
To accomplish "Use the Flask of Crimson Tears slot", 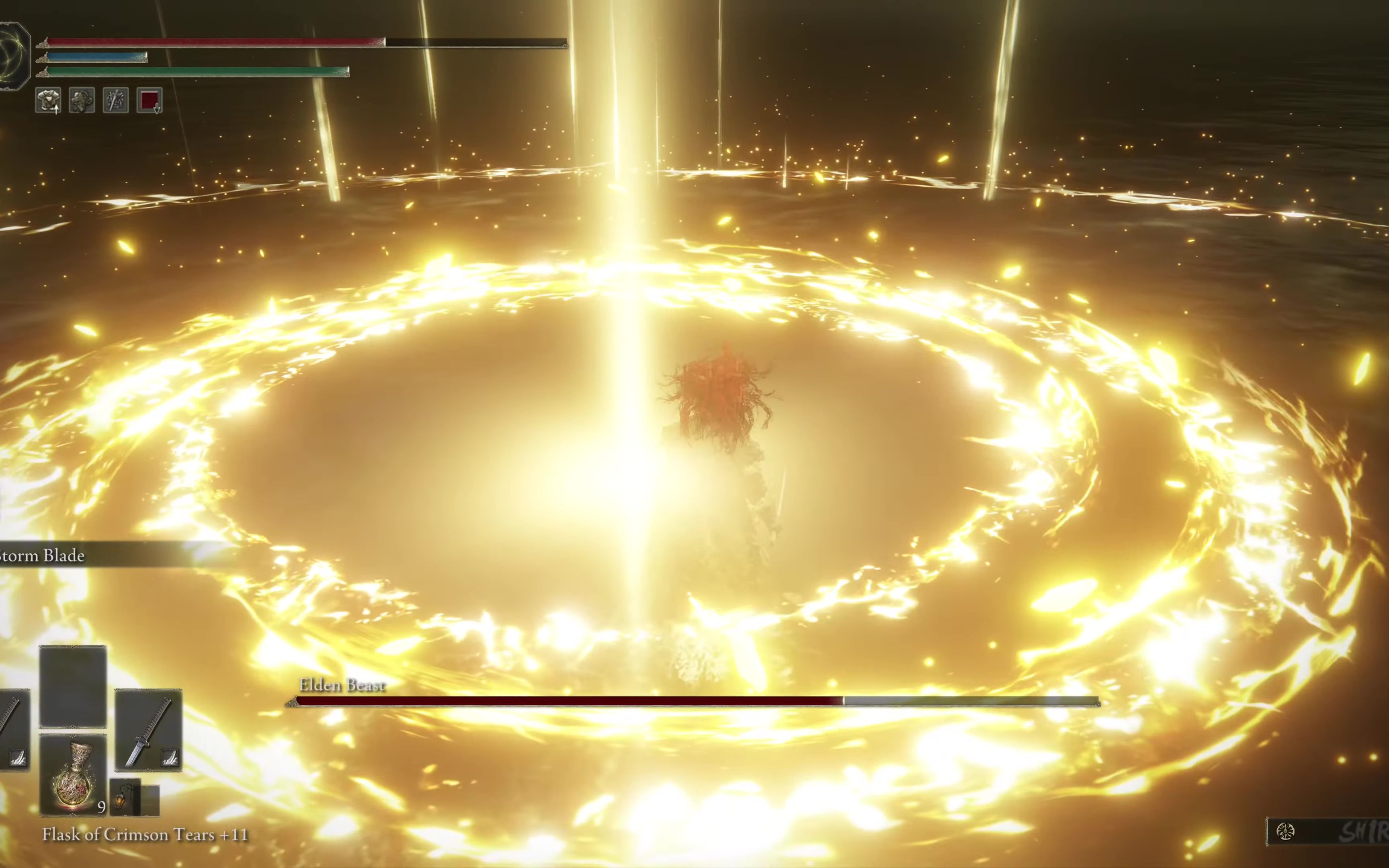I will click(73, 775).
